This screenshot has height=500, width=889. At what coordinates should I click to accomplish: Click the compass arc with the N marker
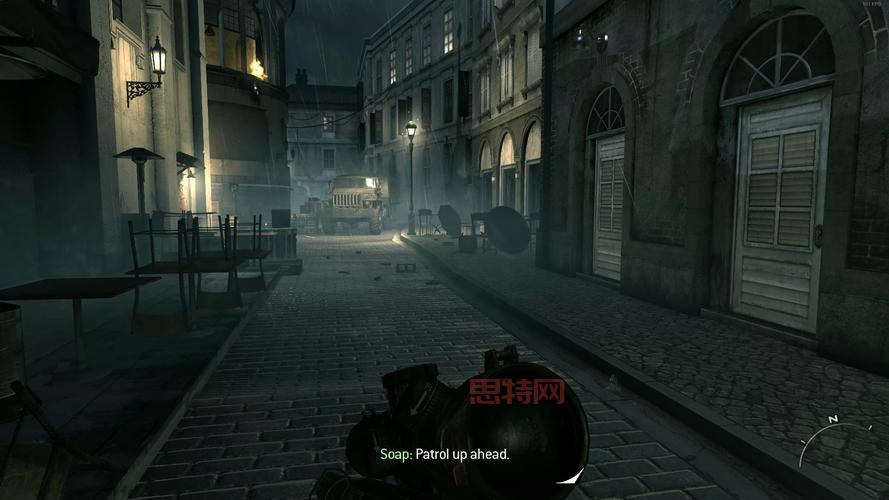pyautogui.click(x=827, y=430)
